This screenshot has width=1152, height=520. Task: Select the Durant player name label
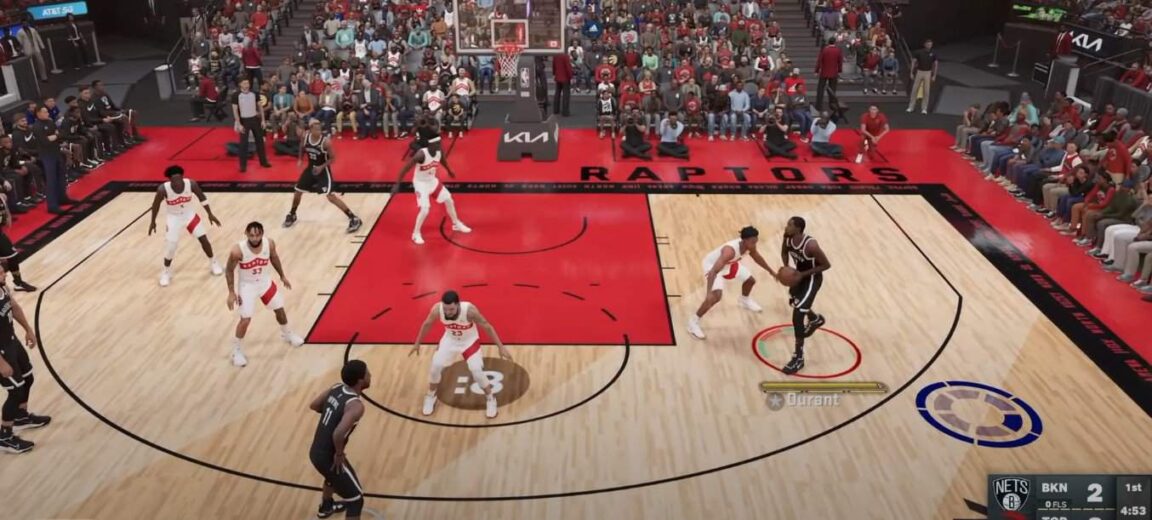tap(812, 400)
